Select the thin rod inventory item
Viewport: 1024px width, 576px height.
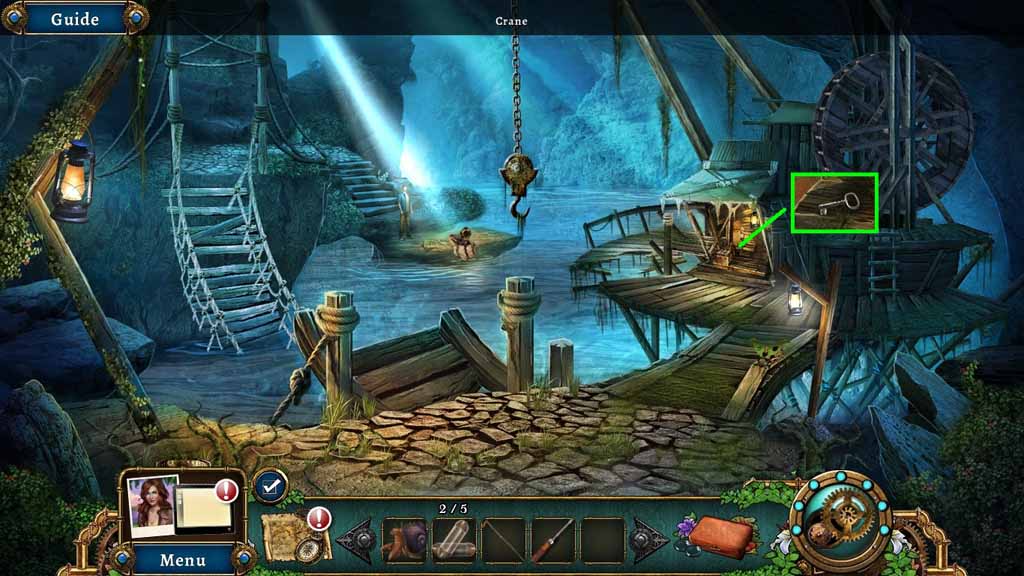pos(503,540)
